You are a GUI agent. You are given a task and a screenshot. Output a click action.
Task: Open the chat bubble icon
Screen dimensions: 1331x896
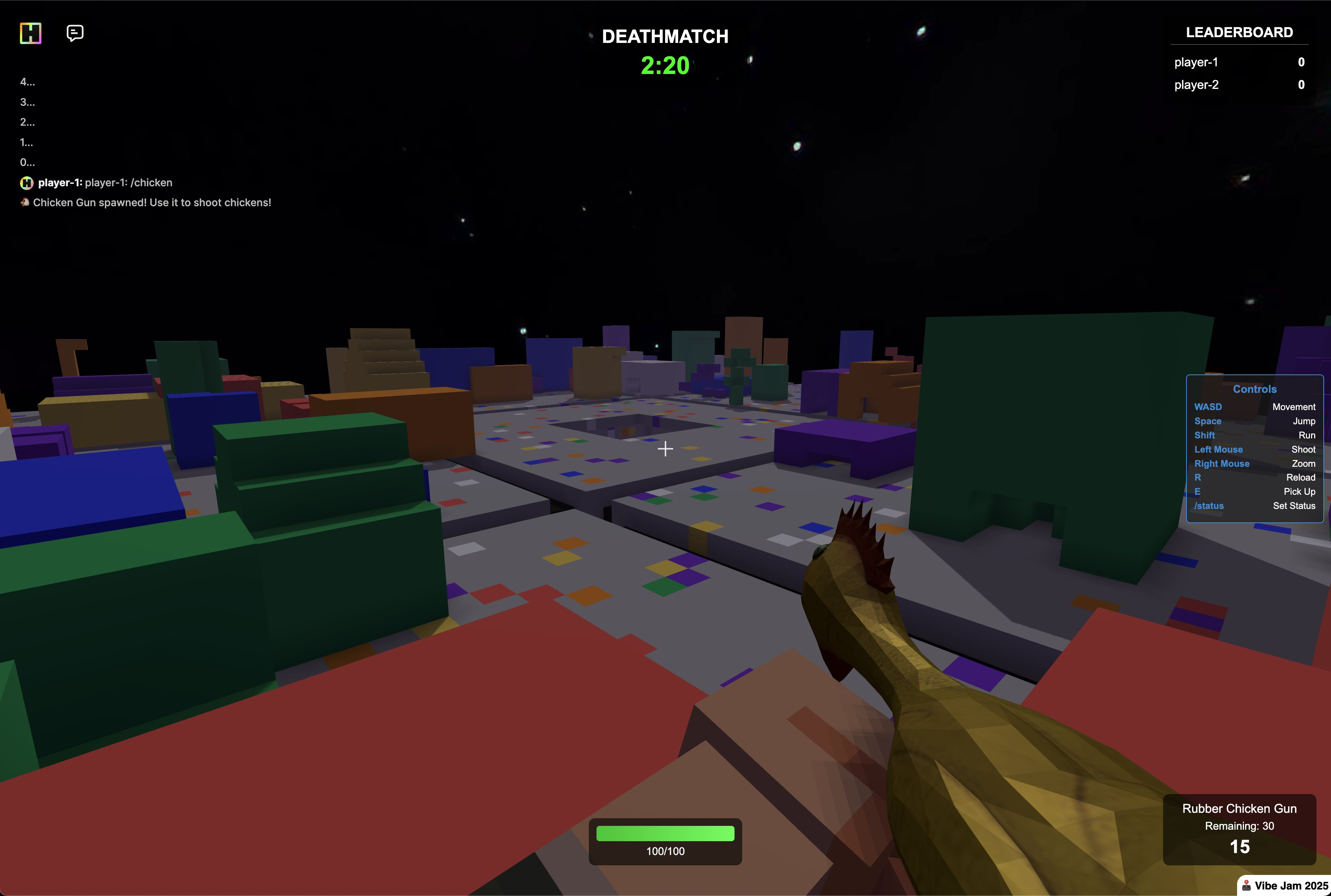tap(74, 33)
